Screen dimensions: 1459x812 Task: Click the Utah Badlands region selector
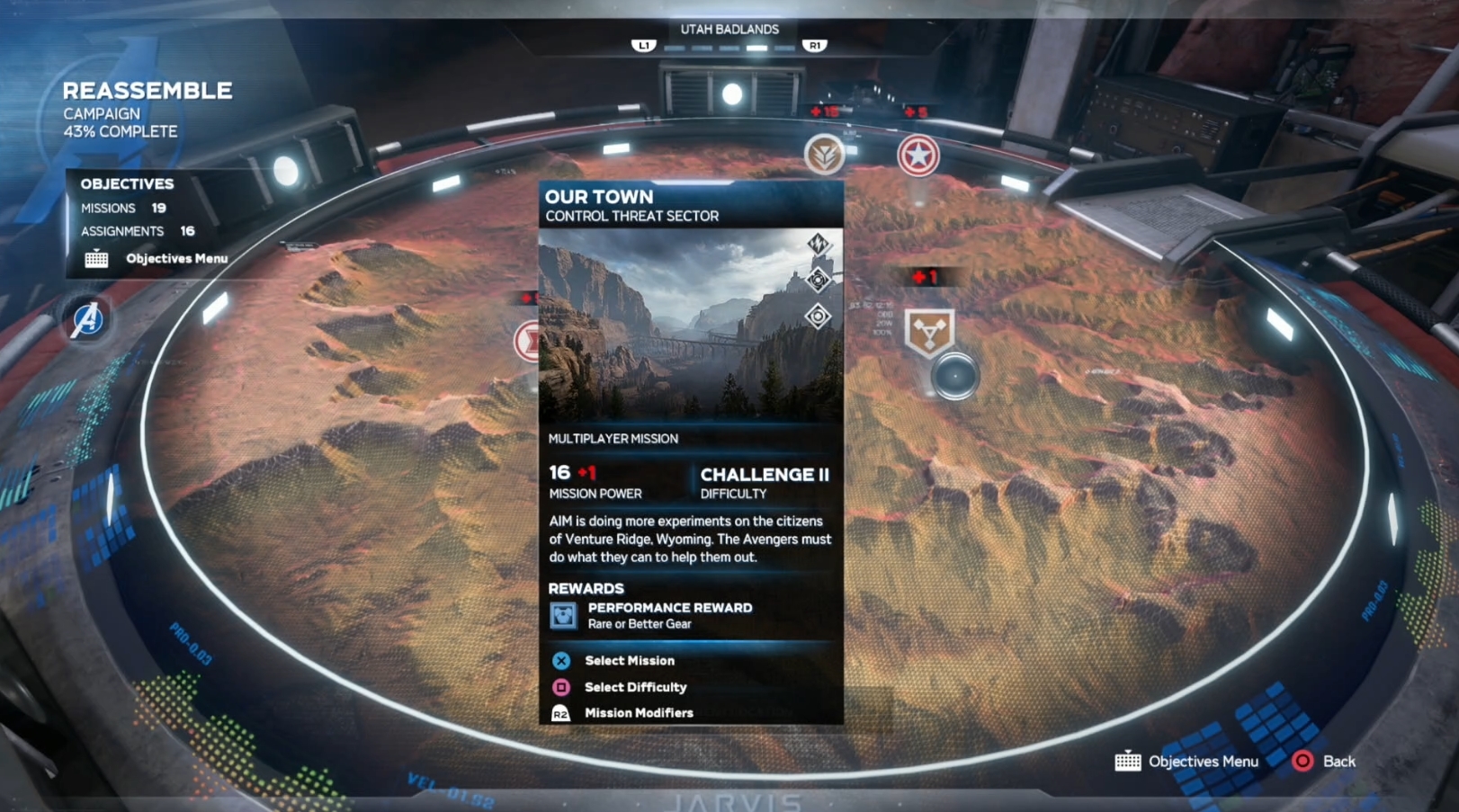click(x=729, y=30)
